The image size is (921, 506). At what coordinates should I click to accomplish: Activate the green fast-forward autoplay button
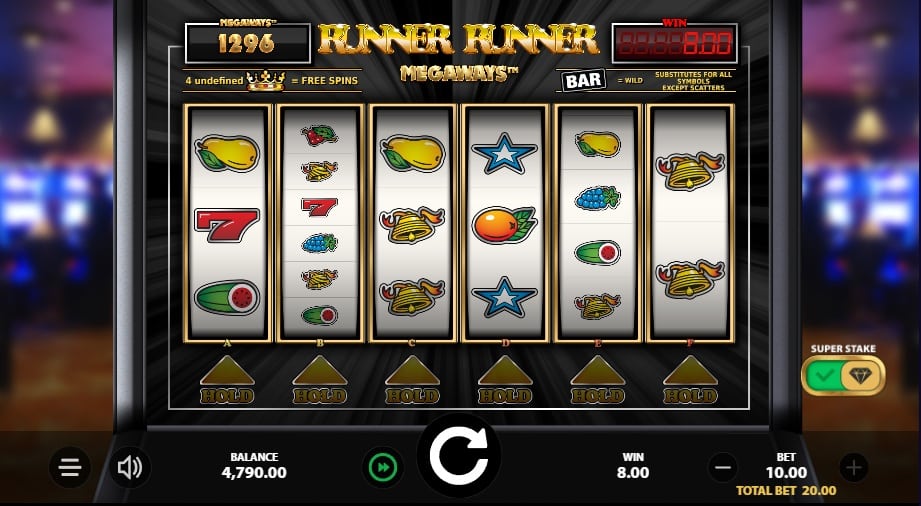point(383,467)
